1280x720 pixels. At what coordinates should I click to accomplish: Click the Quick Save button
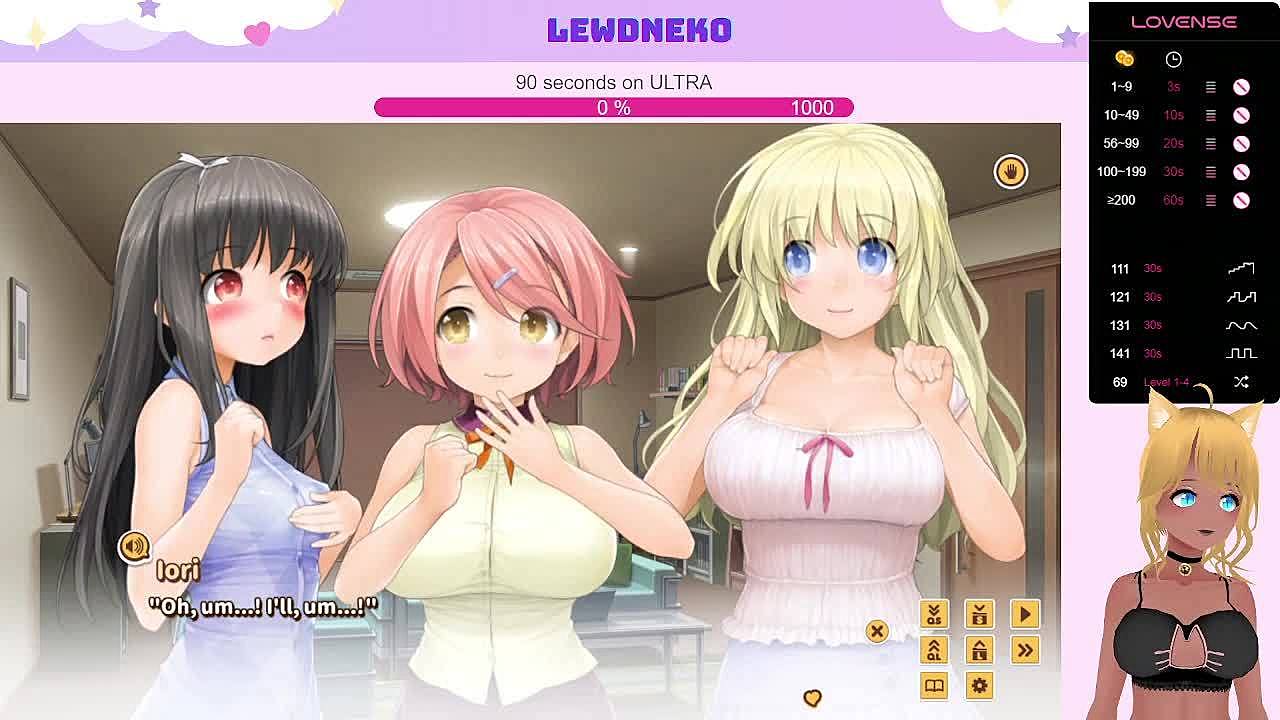(934, 614)
